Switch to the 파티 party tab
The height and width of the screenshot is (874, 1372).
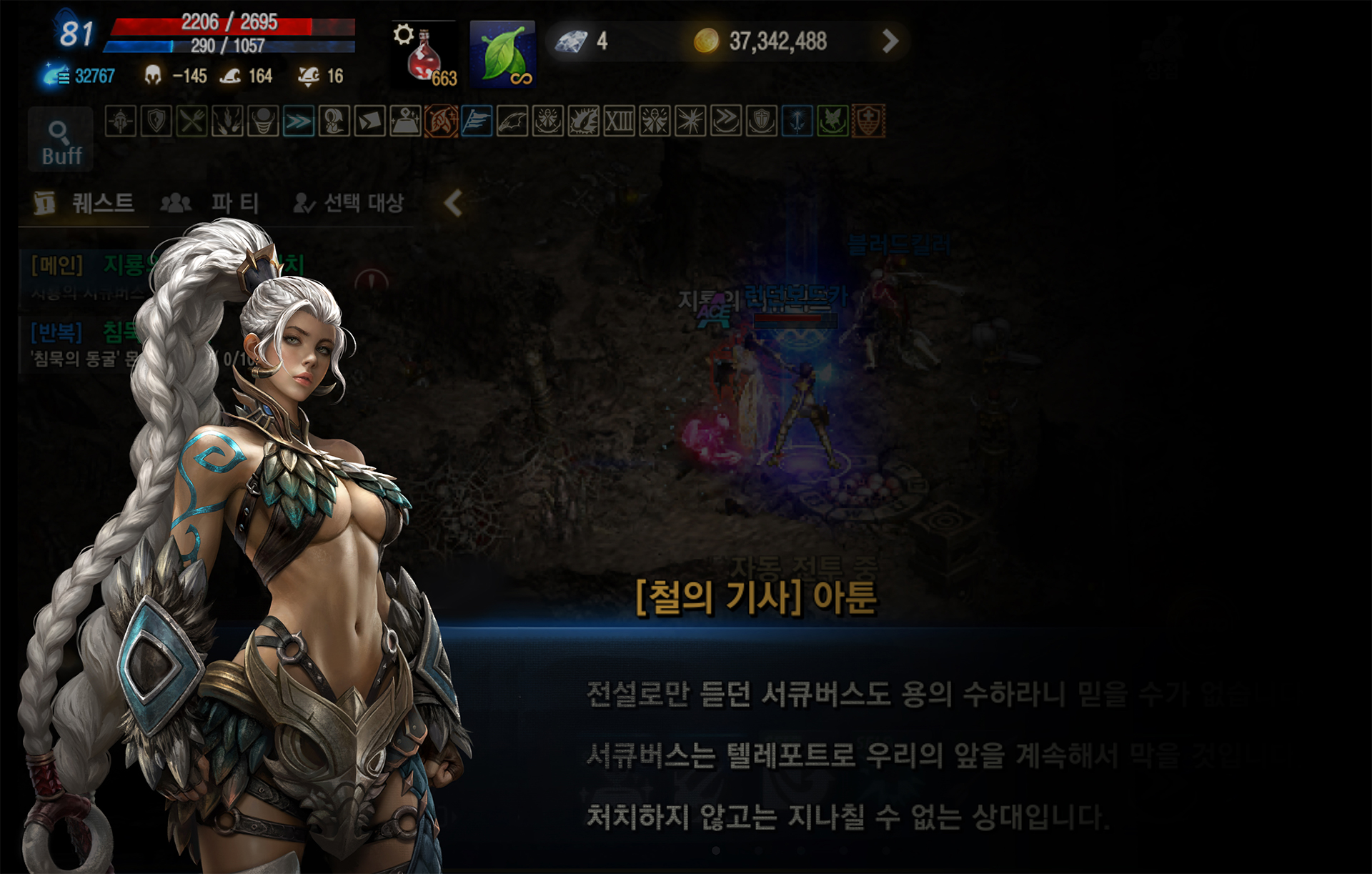(x=210, y=204)
